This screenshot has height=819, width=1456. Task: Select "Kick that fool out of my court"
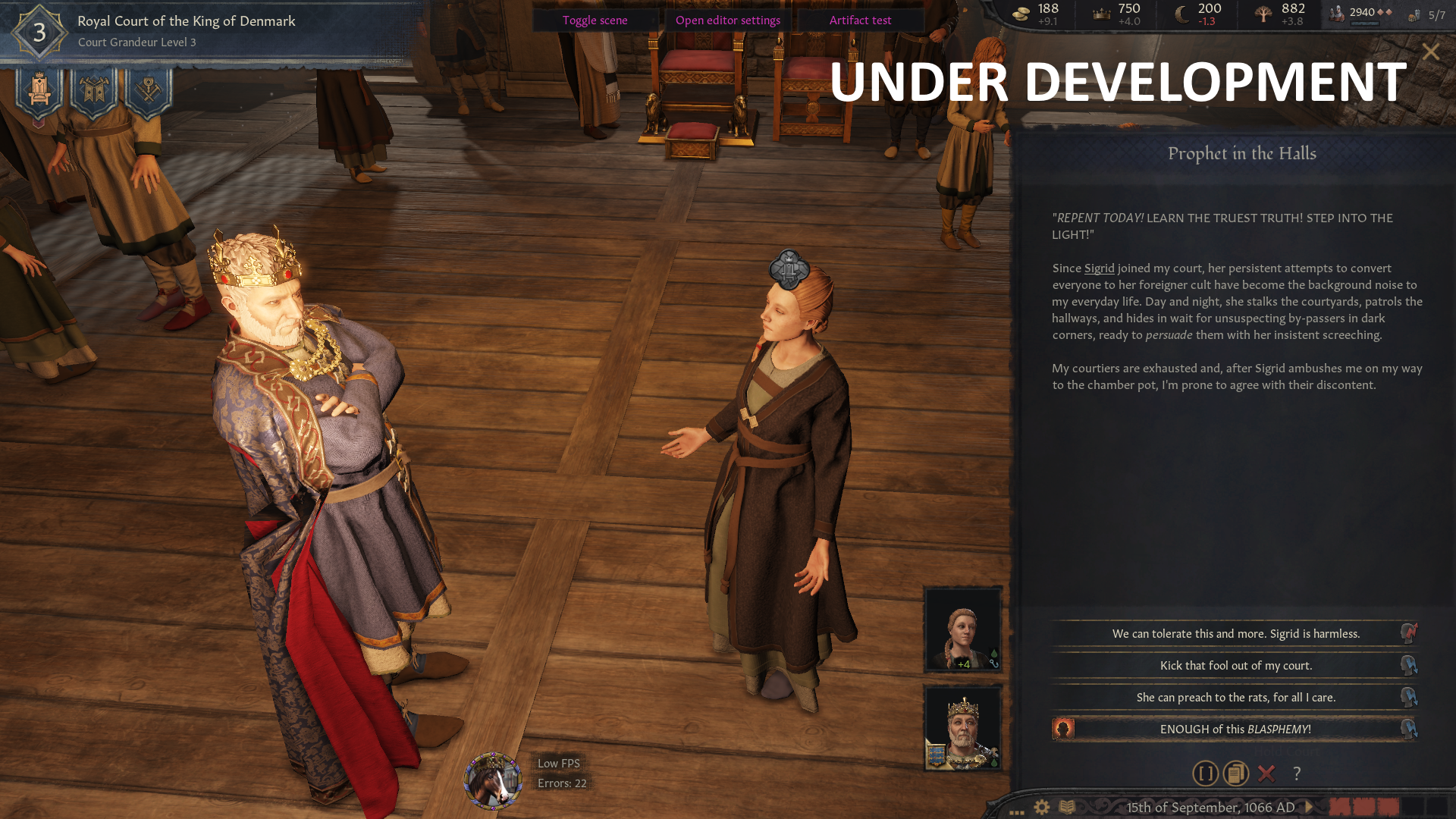[x=1235, y=665]
